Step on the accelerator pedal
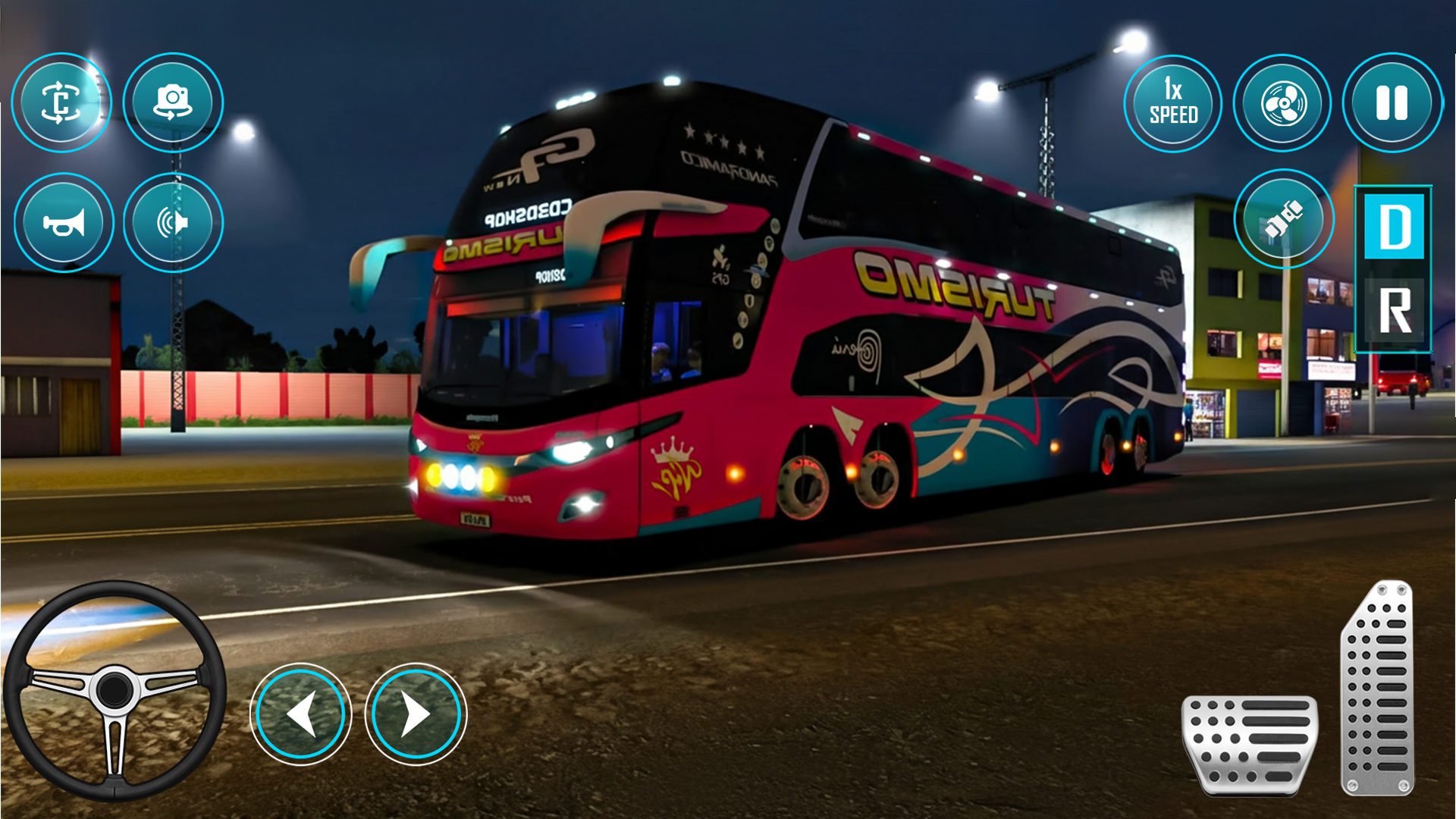 [x=1377, y=689]
